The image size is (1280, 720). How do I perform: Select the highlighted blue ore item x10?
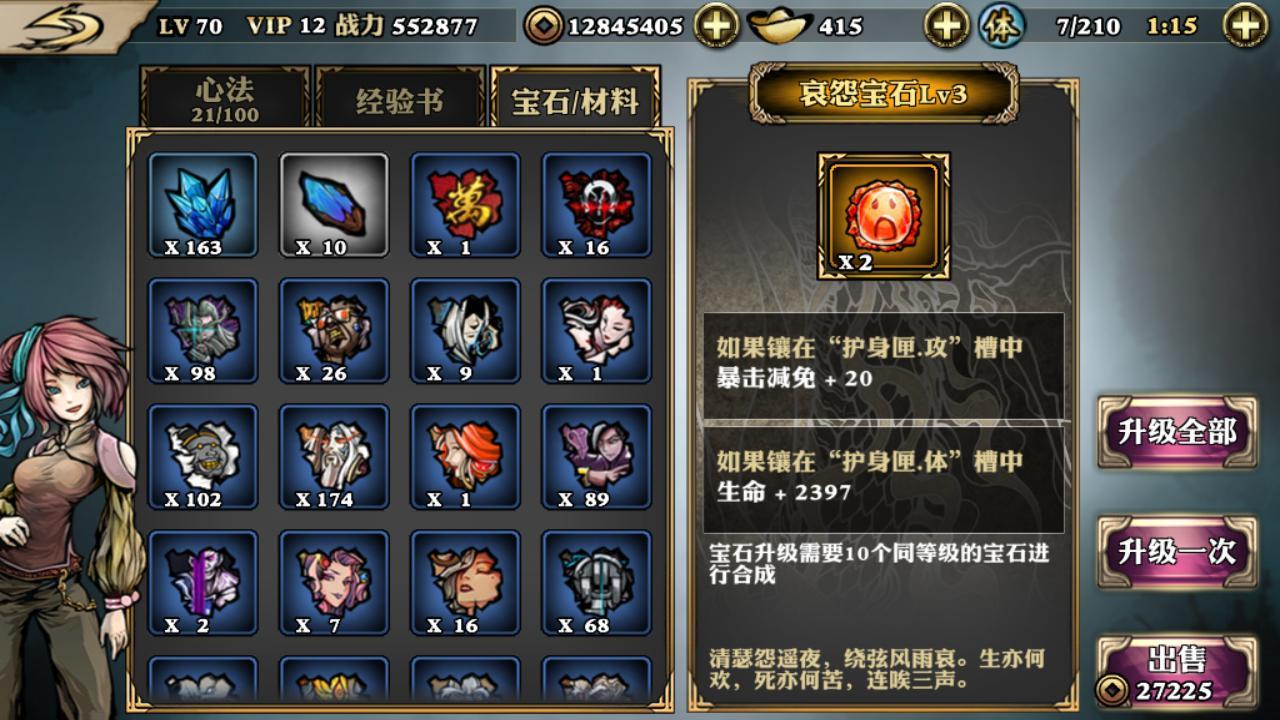[x=333, y=205]
